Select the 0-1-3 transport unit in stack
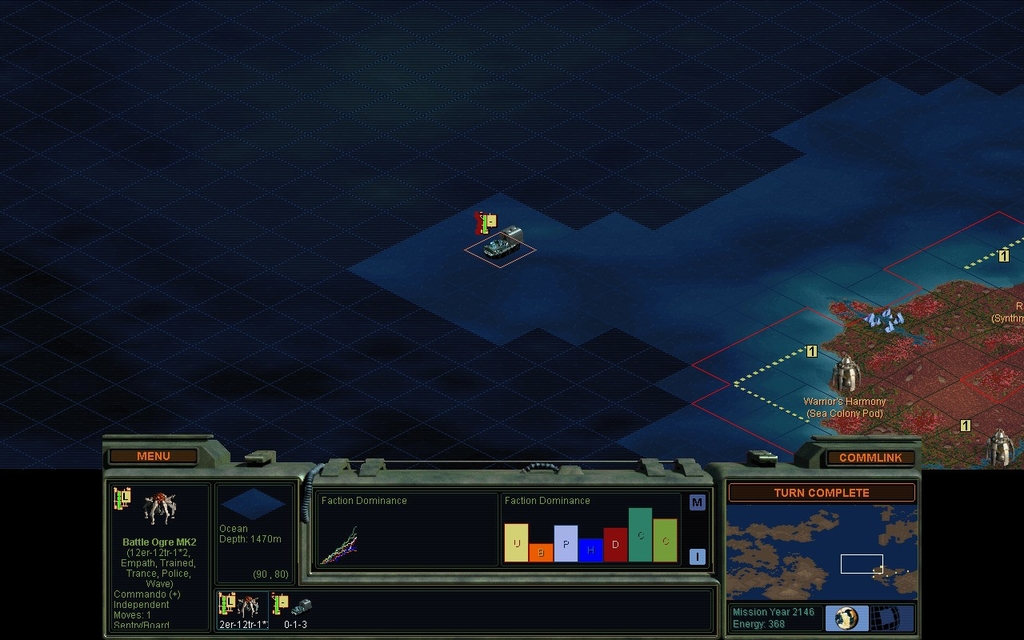This screenshot has width=1024, height=640. (296, 606)
